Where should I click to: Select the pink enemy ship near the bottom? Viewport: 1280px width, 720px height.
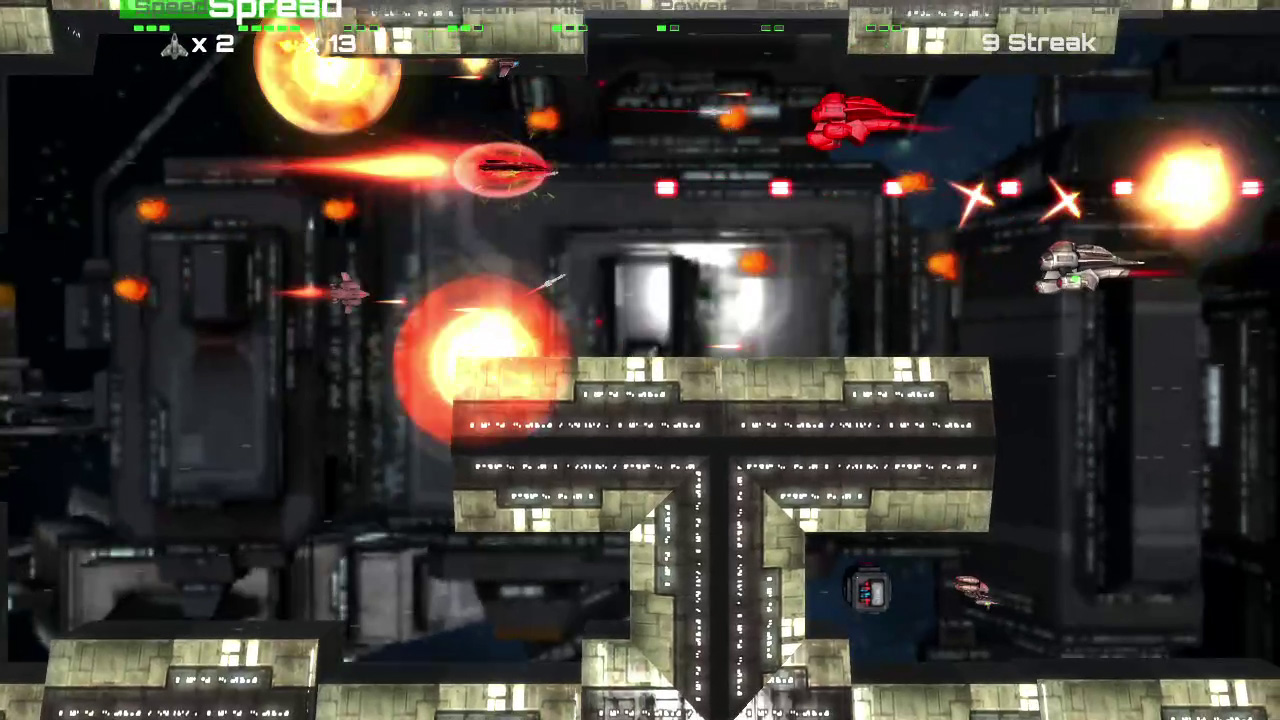coord(970,590)
